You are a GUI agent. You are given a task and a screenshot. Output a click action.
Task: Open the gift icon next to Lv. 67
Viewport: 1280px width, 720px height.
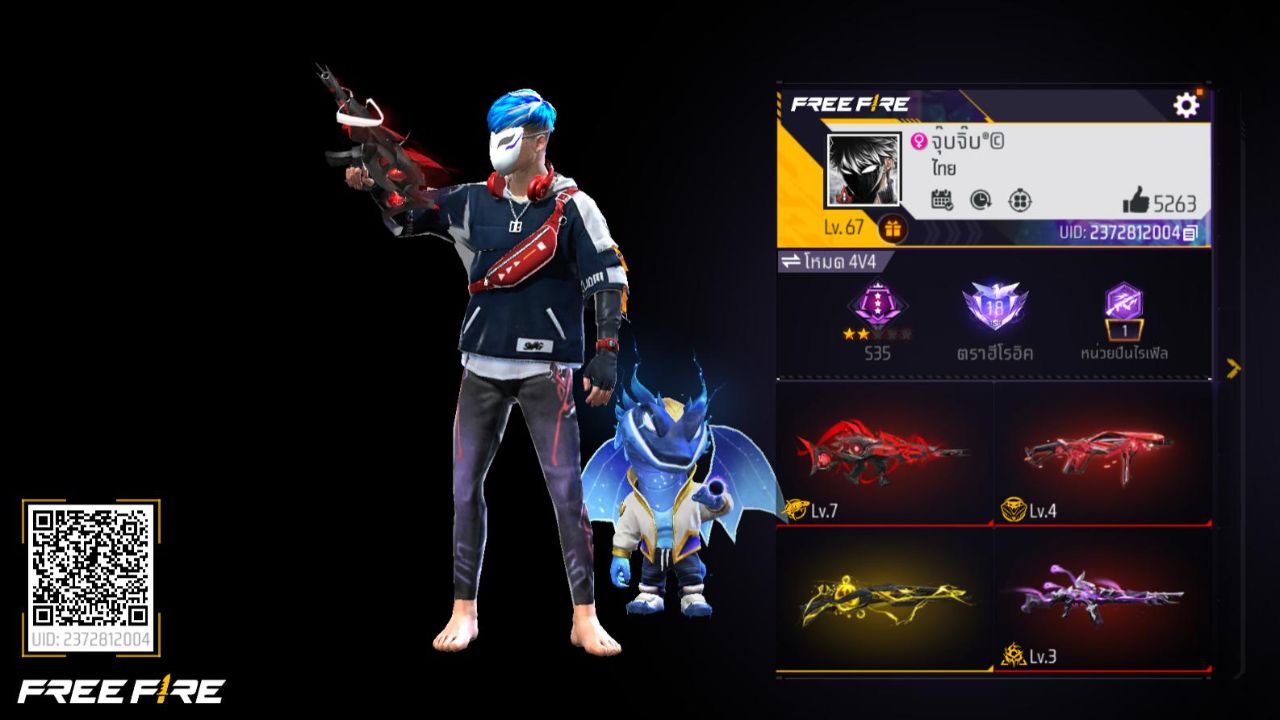(890, 227)
